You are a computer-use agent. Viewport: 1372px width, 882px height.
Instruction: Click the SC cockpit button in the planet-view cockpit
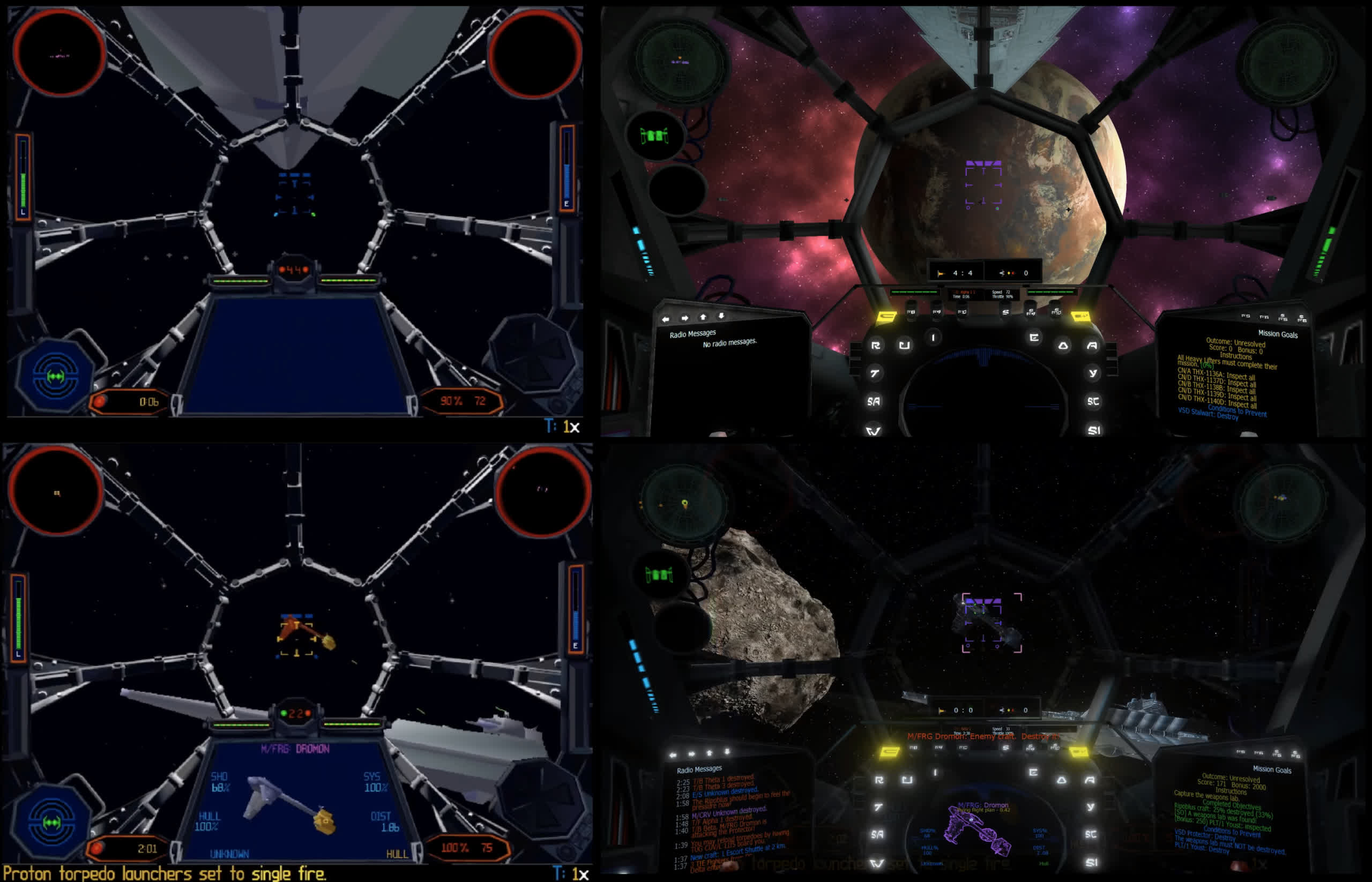tap(1093, 401)
